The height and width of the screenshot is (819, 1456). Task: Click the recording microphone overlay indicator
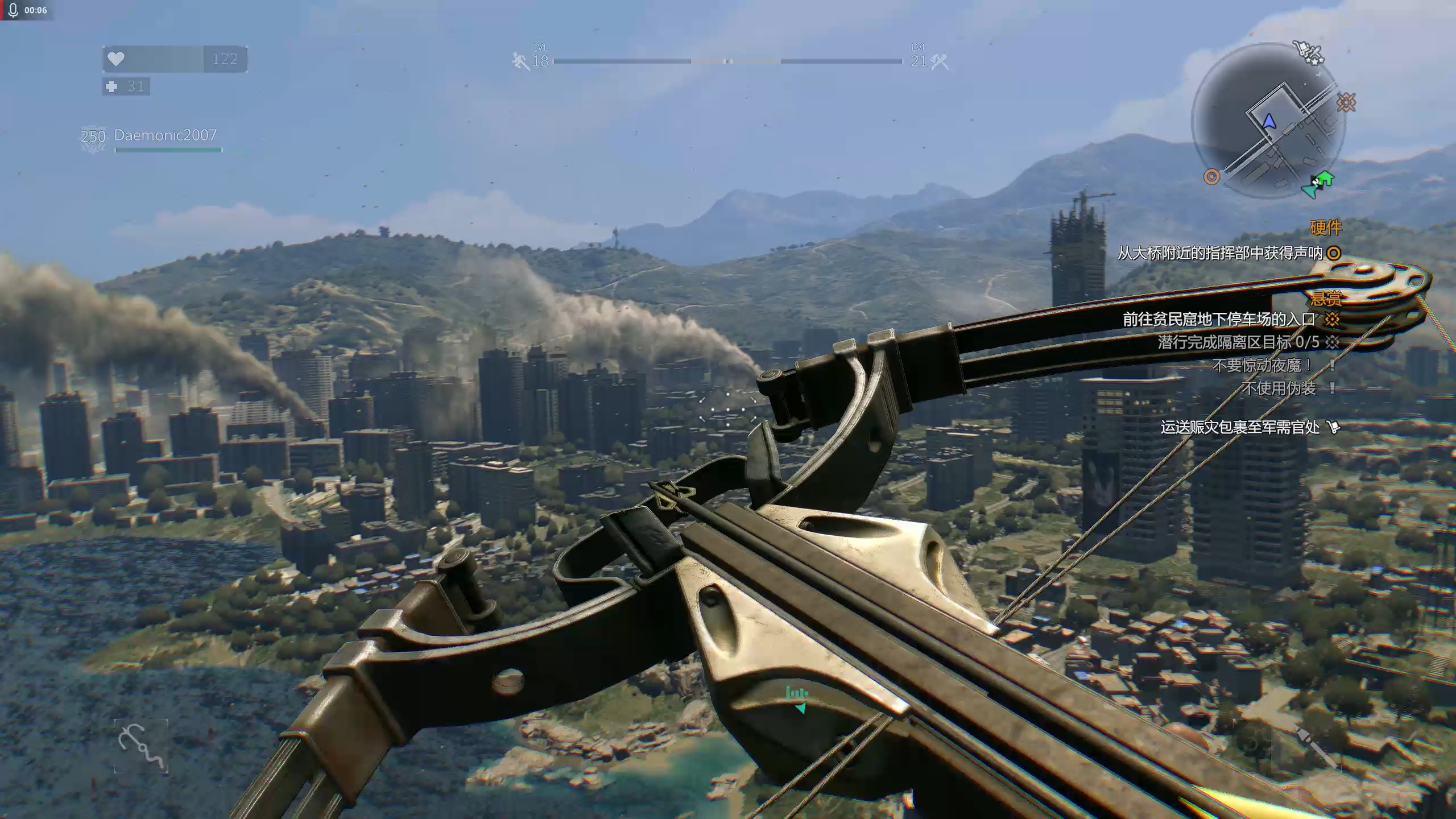pos(14,10)
